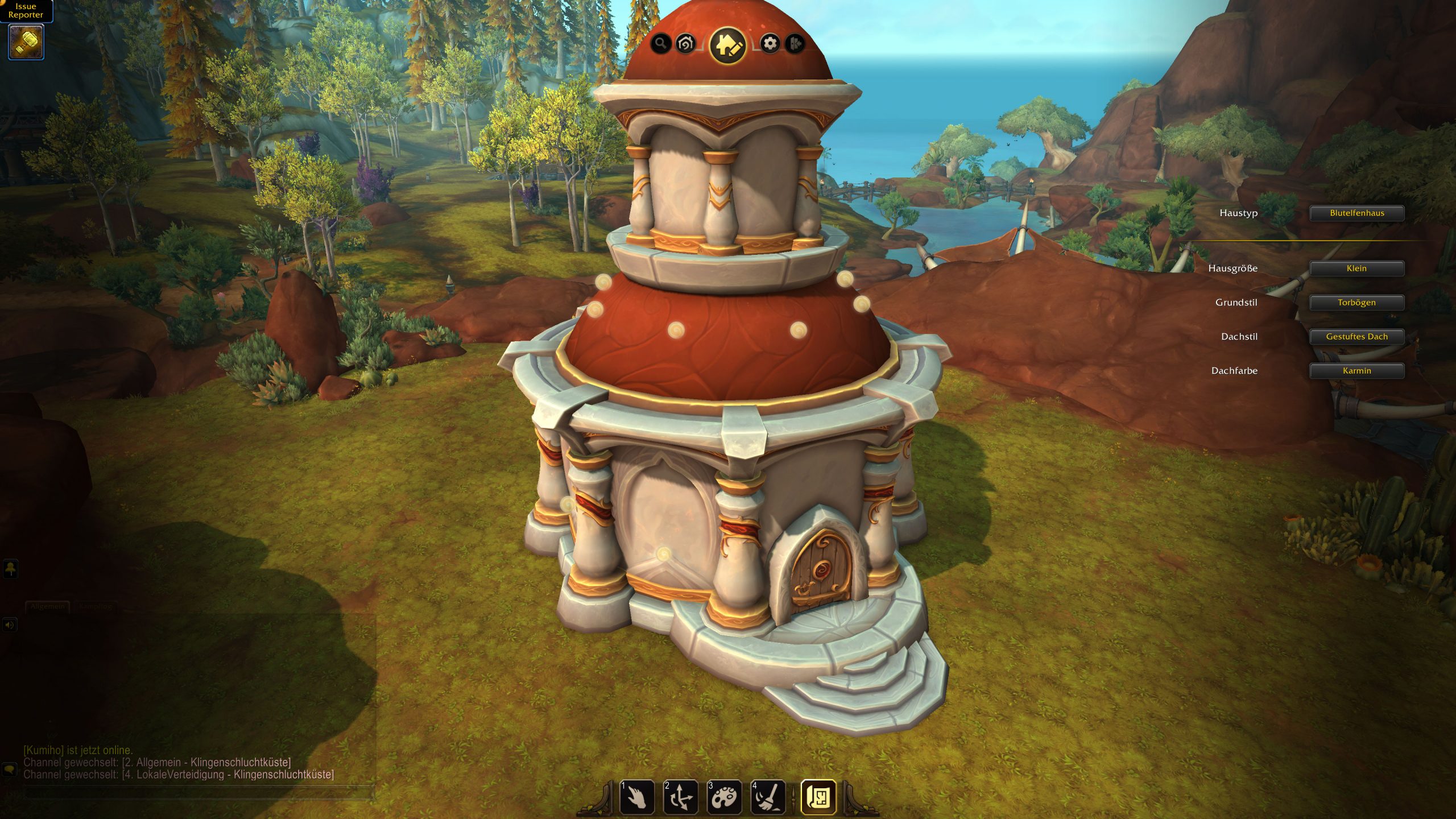Click the magnifying glass search icon
The width and height of the screenshot is (1456, 819).
660,43
